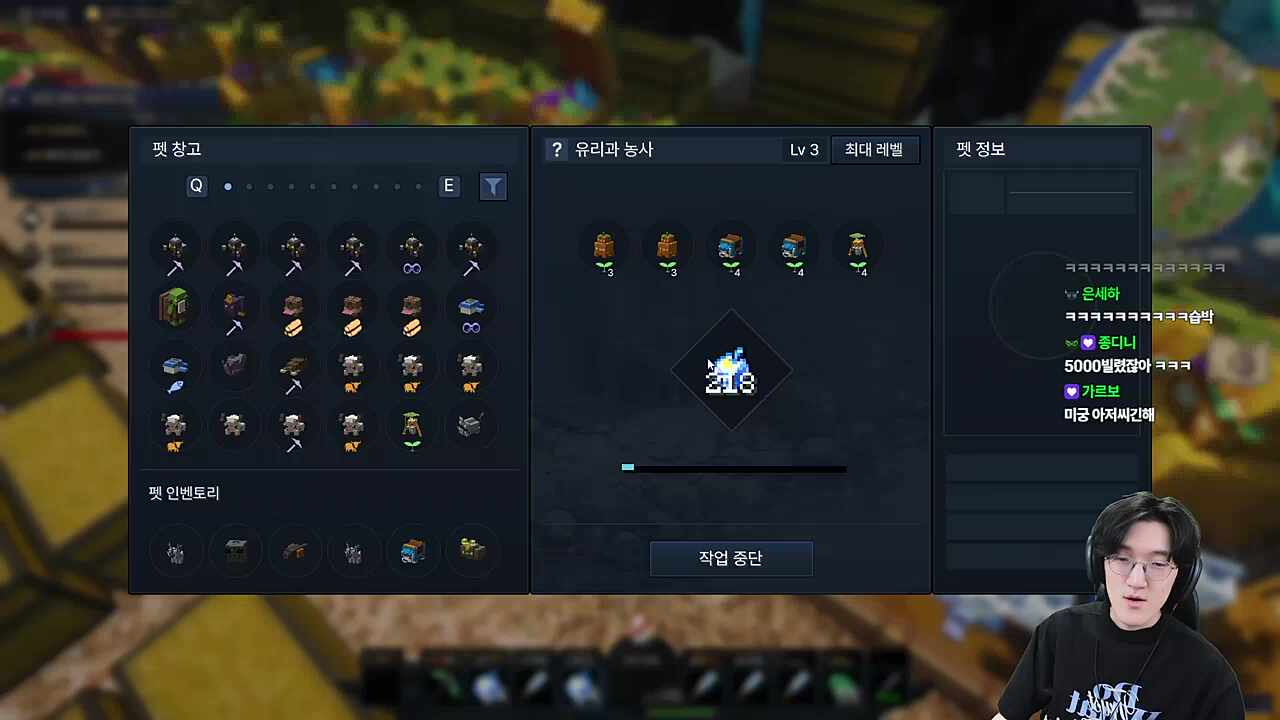Select the blue truck pet in pet inventory

[412, 550]
